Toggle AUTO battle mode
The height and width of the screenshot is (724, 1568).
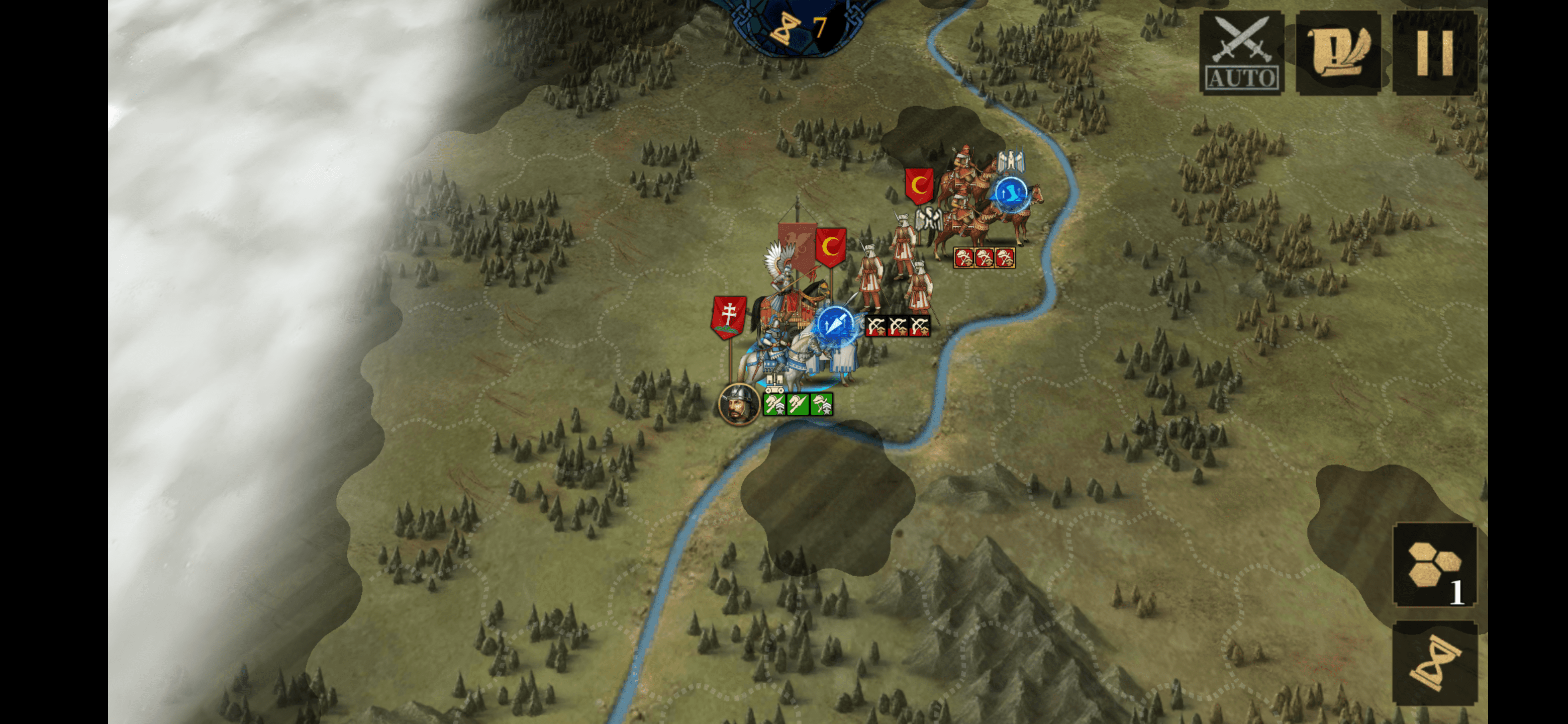[1241, 52]
